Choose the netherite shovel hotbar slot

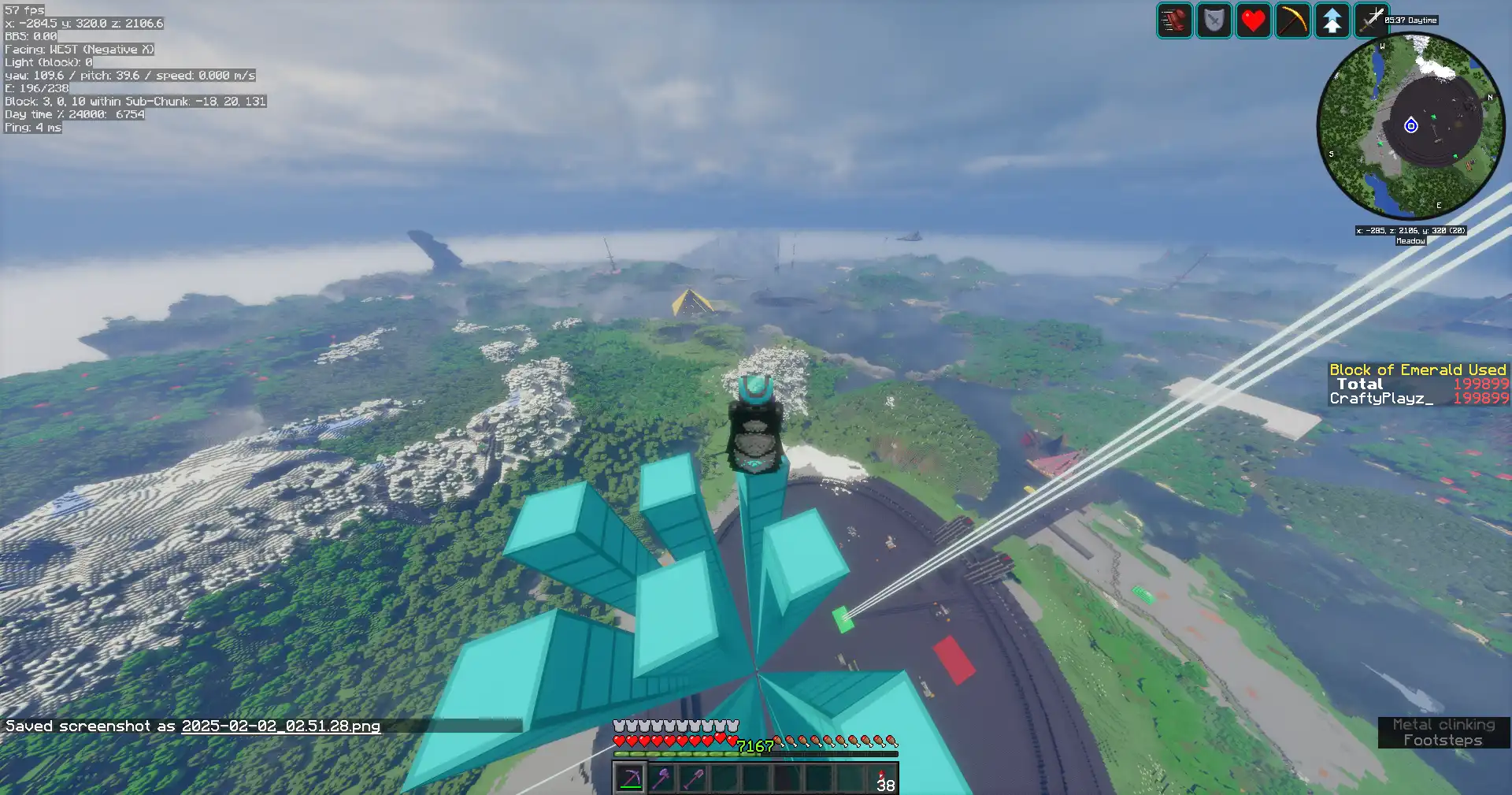tap(693, 778)
